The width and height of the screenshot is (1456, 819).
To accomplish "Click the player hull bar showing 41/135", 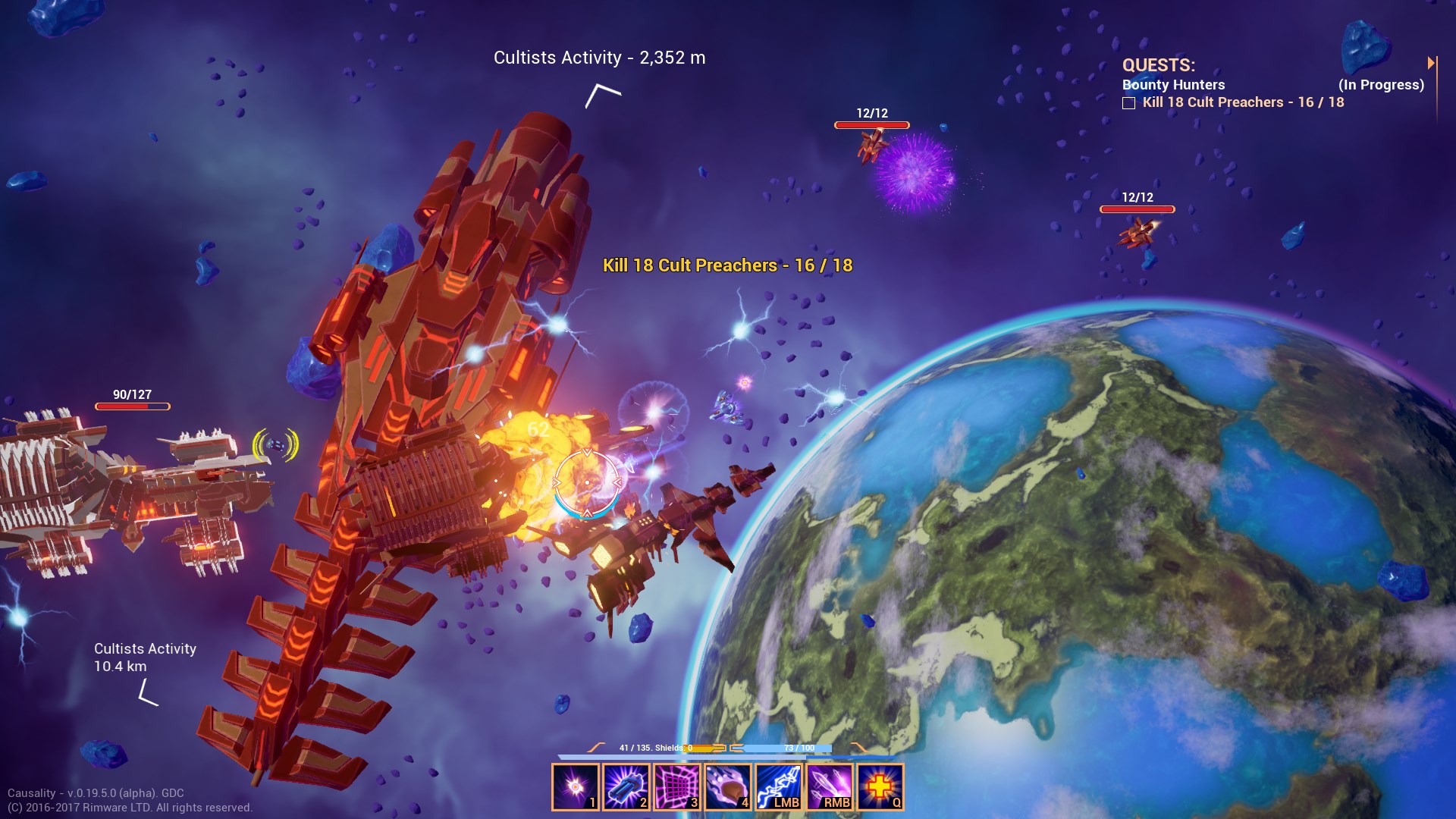I will pos(652,748).
